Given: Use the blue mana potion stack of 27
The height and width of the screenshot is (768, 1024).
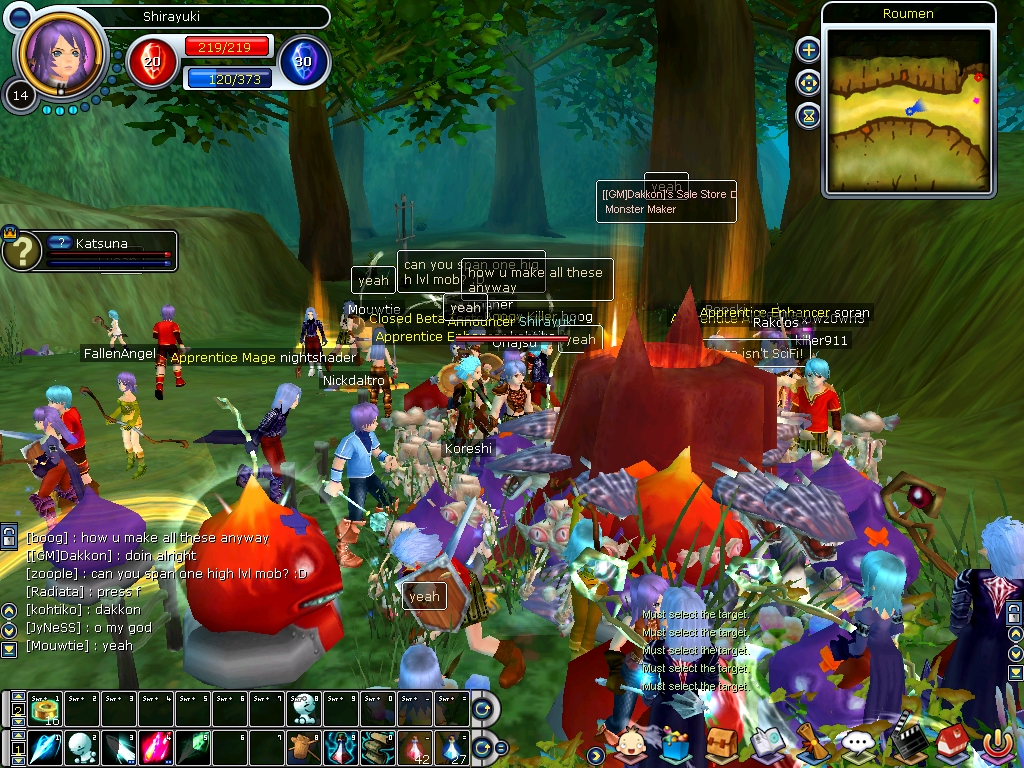Looking at the screenshot, I should click(x=451, y=747).
